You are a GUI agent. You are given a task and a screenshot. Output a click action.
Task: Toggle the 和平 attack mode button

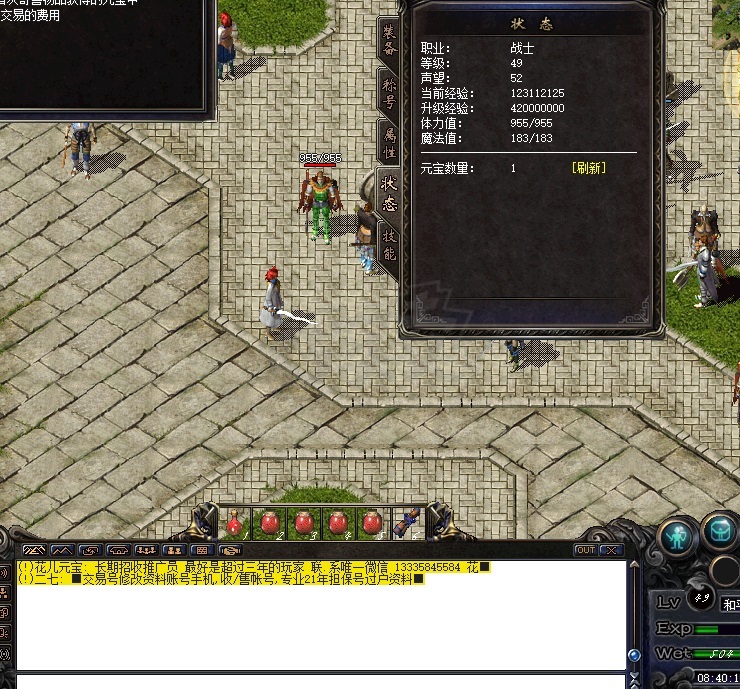coord(731,604)
